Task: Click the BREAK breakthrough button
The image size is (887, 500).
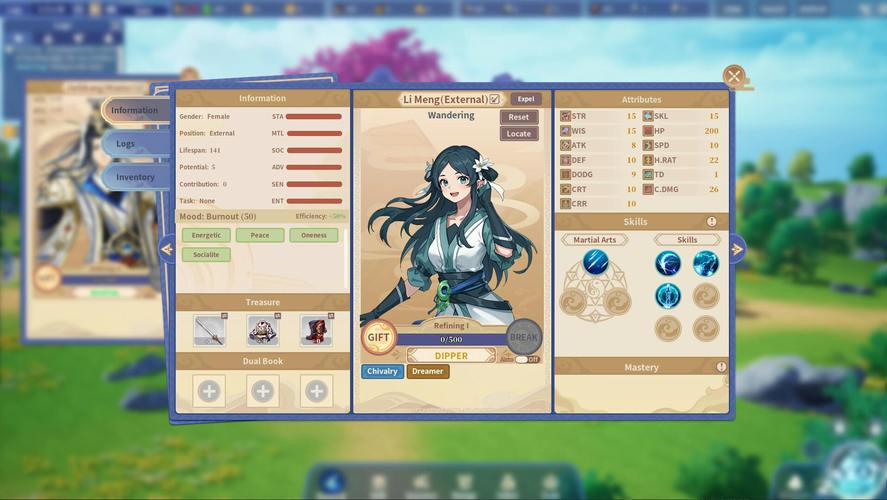Action: coord(524,337)
